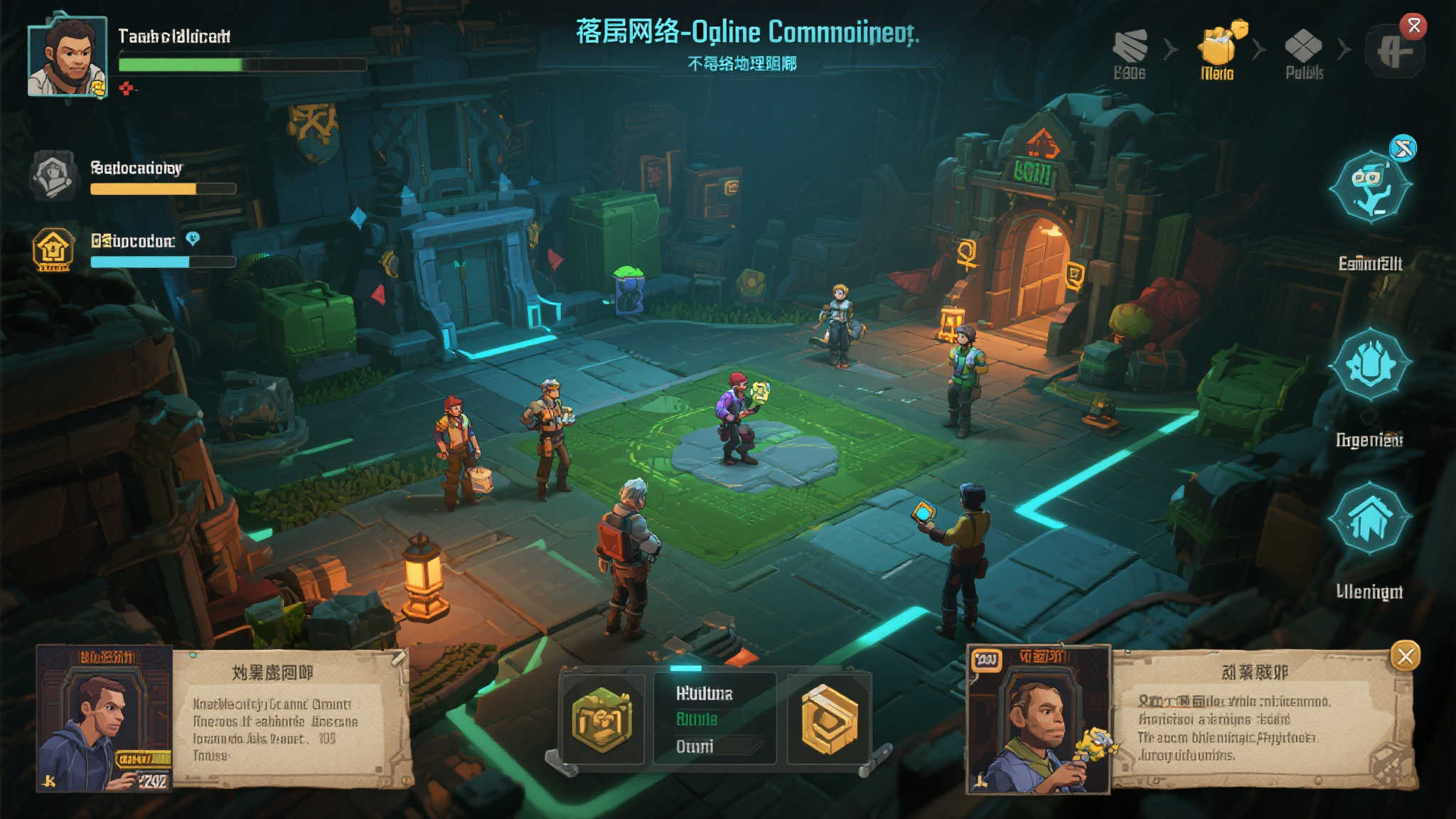The height and width of the screenshot is (819, 1456).
Task: Choose the bottom option in center panel
Action: (x=695, y=746)
